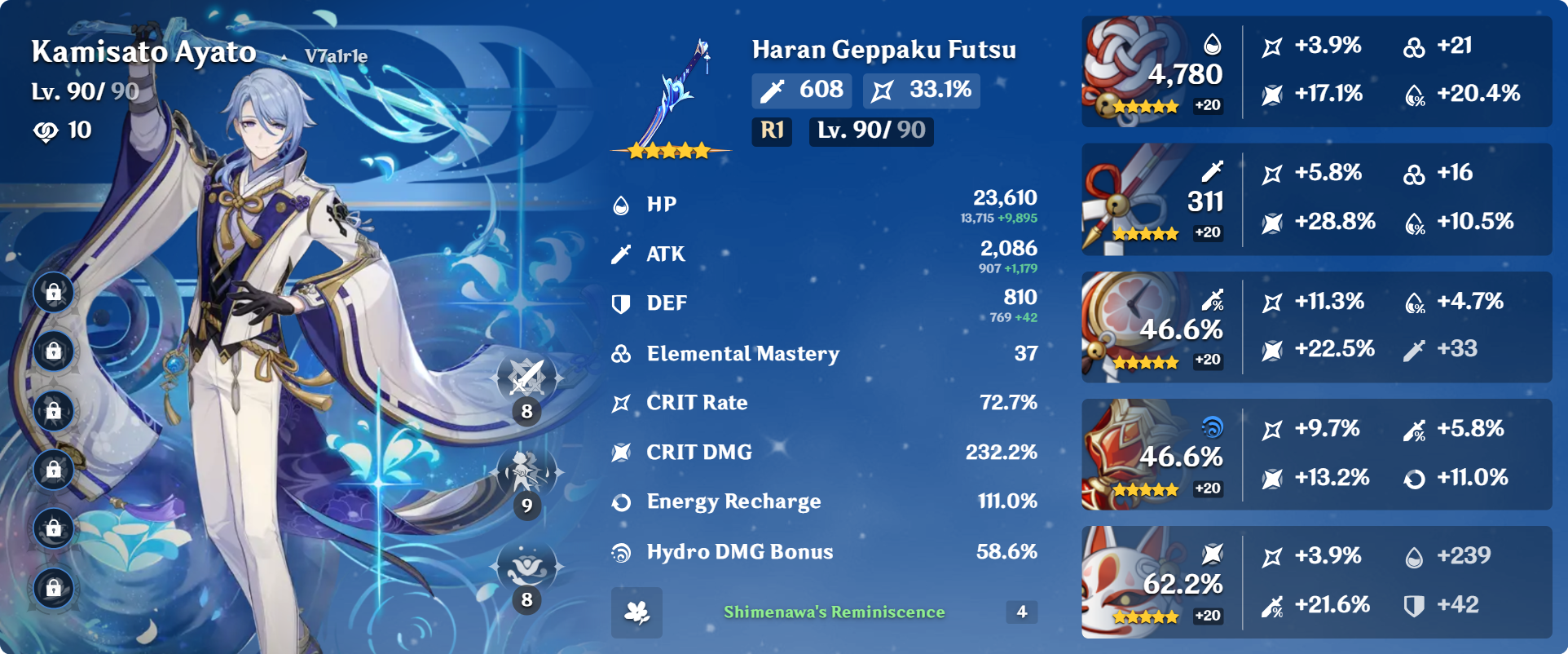Unlock the topmost constellation lock
The height and width of the screenshot is (654, 1568).
[x=54, y=292]
